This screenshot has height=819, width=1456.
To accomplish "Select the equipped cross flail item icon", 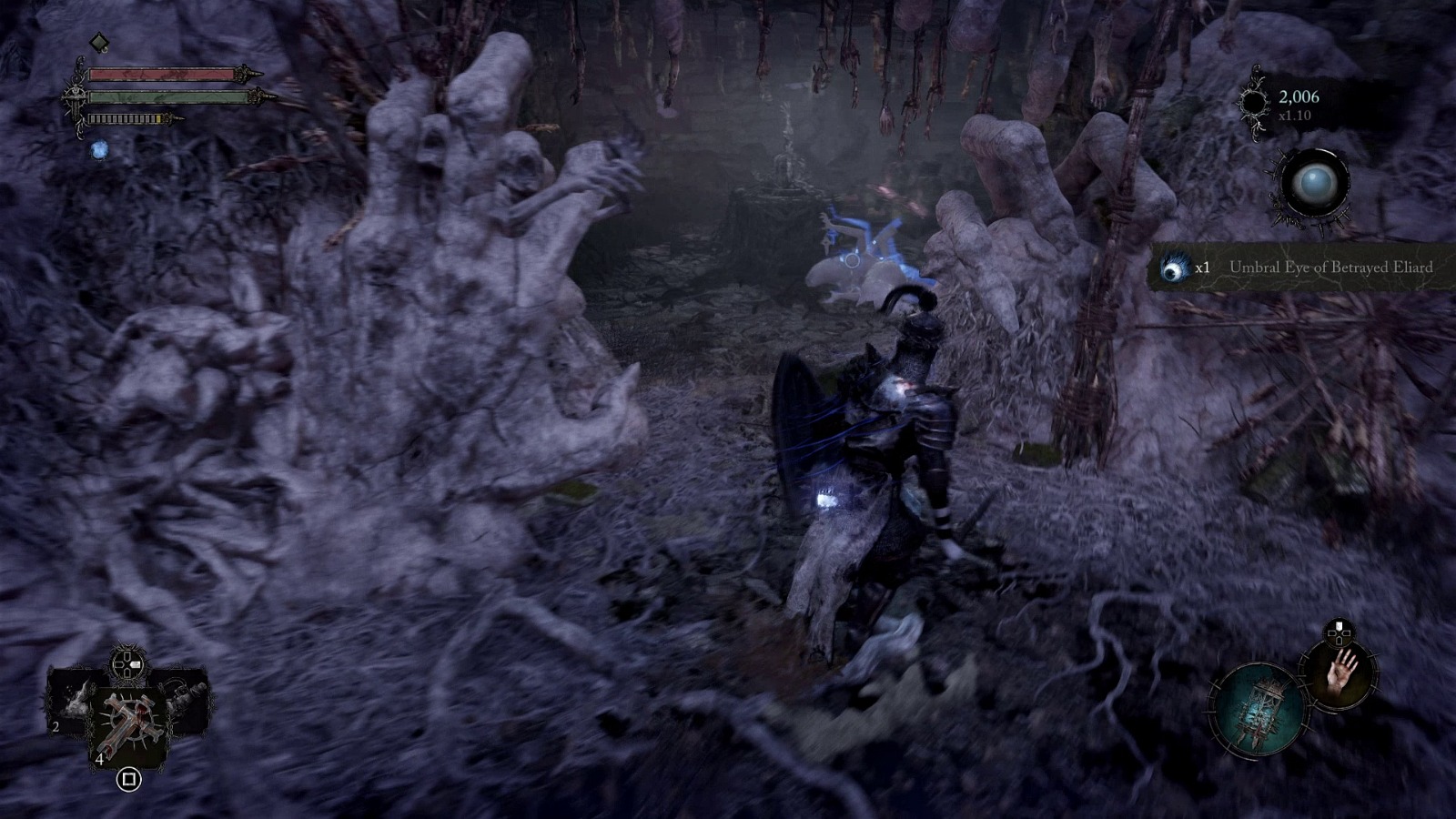I will click(131, 720).
